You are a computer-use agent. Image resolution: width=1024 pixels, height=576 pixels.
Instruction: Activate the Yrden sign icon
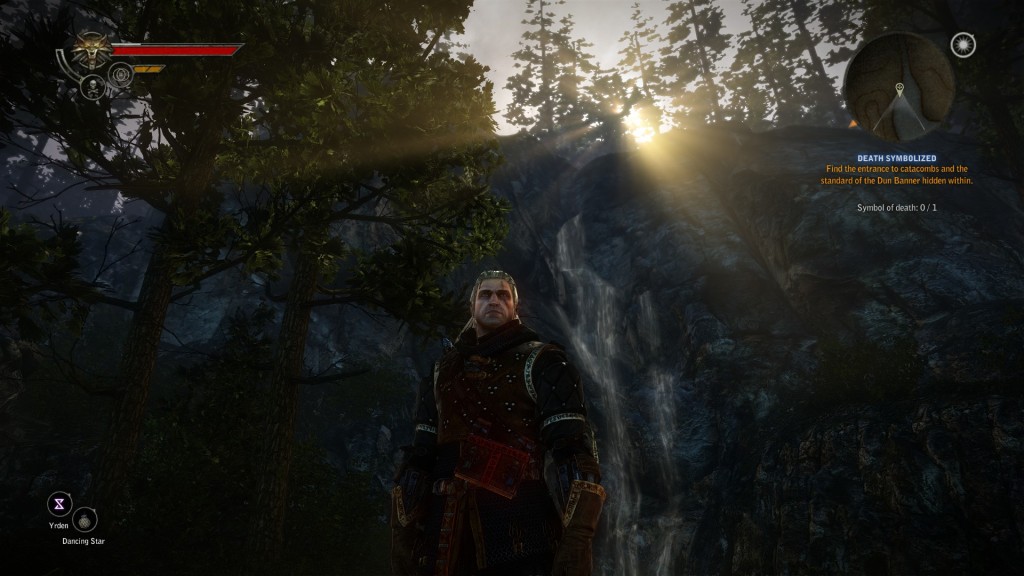click(x=60, y=503)
